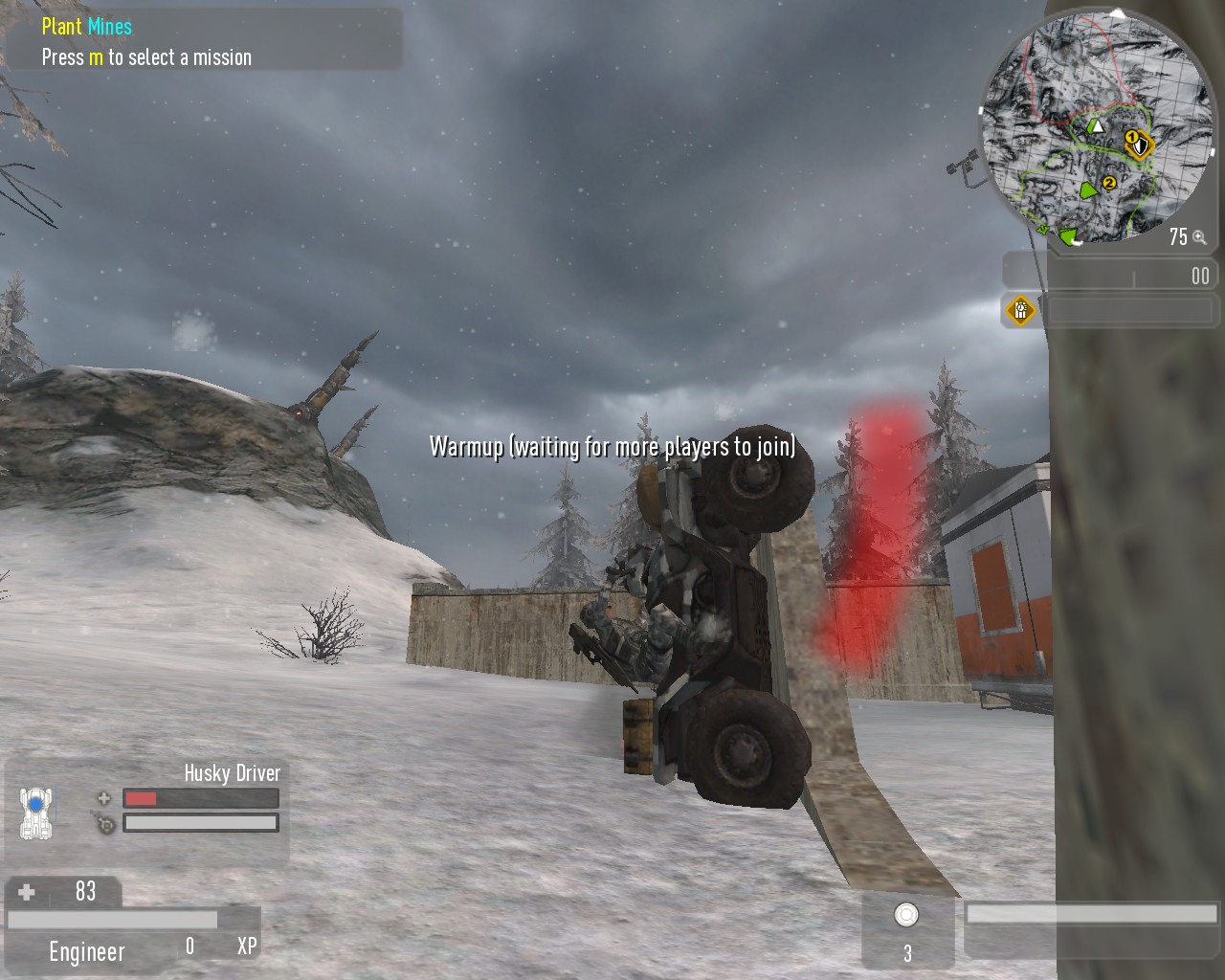Click the yellow diamond objective icon

pos(1020,310)
